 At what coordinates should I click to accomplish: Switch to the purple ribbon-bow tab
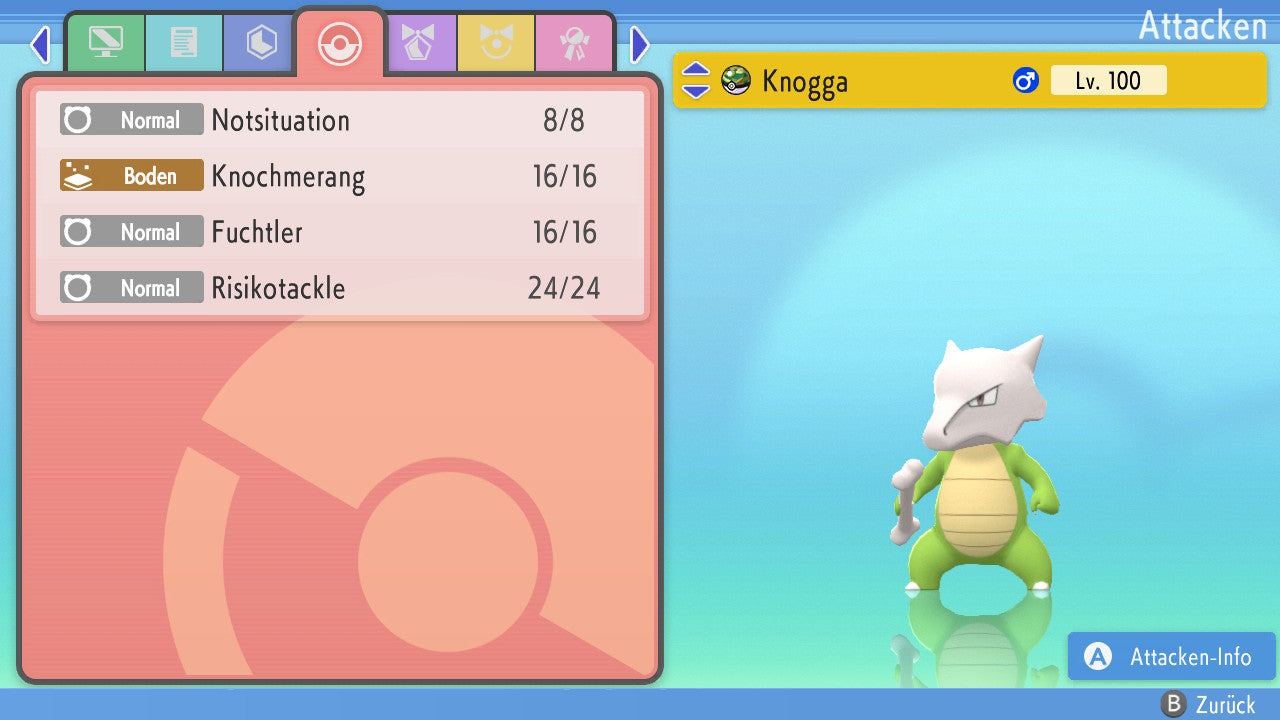coord(417,43)
